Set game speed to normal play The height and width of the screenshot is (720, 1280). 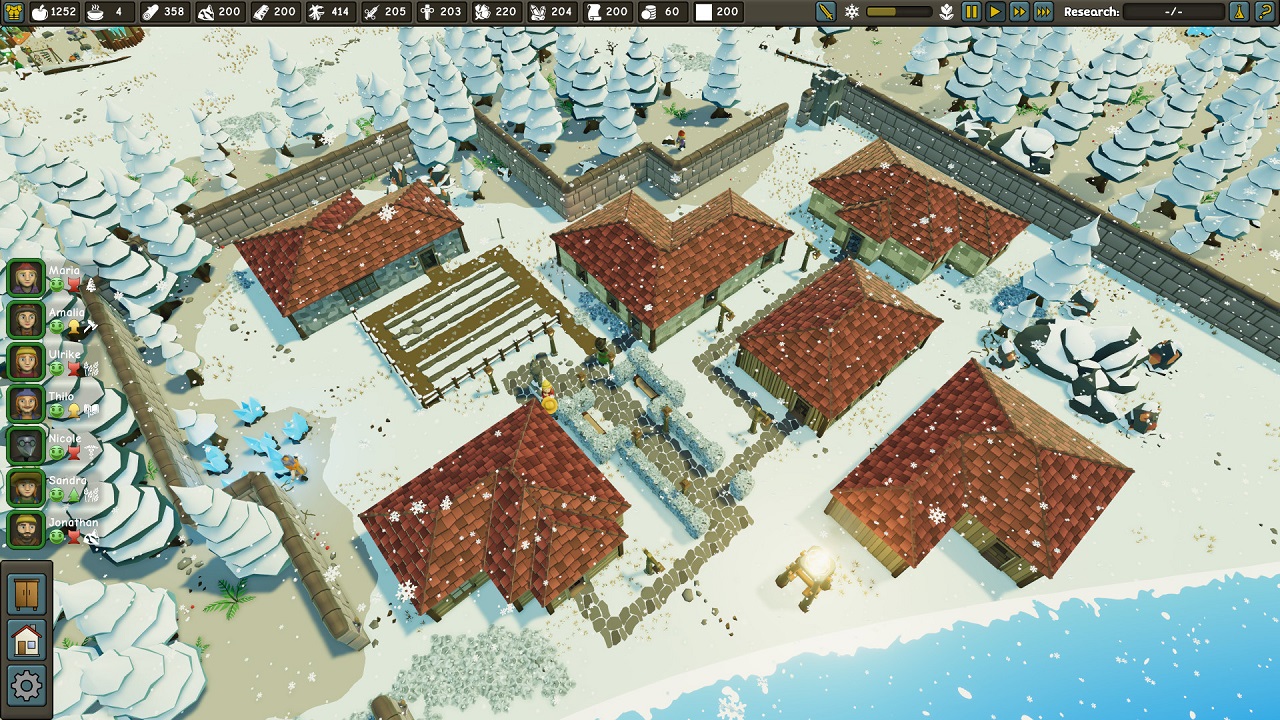(x=994, y=12)
